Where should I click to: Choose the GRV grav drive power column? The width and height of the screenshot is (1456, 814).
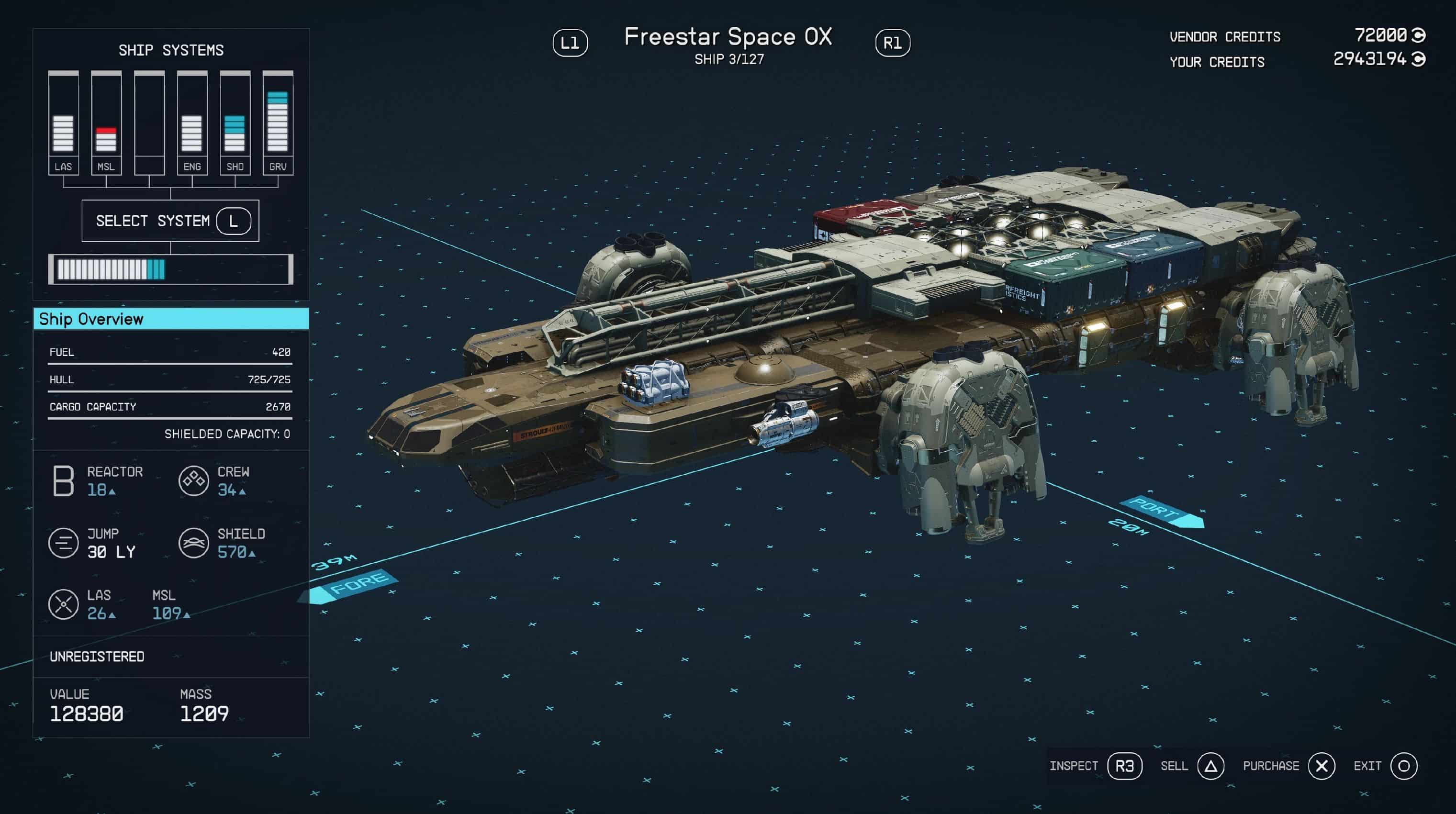(278, 123)
